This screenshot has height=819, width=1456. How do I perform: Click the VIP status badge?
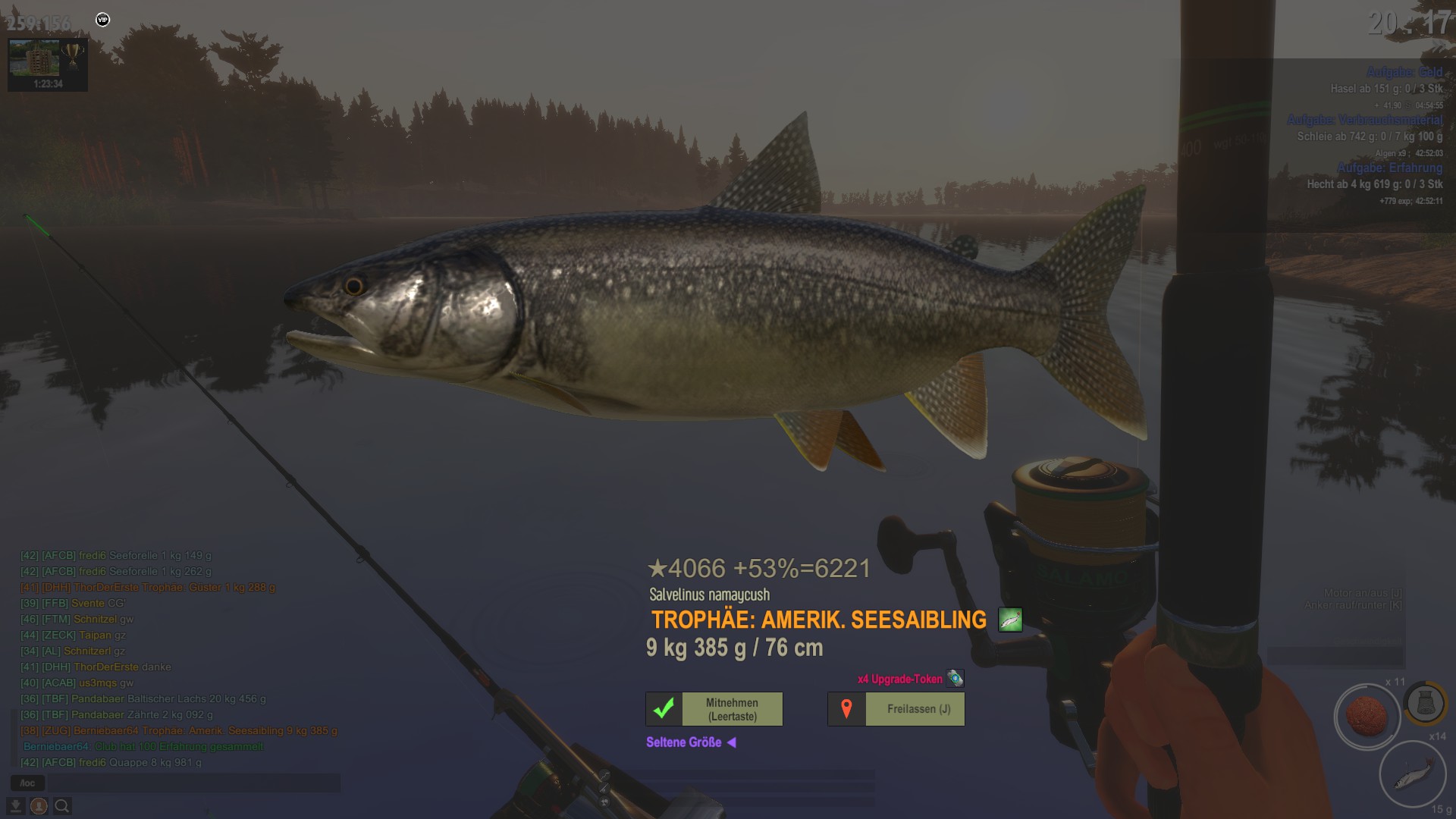point(102,20)
